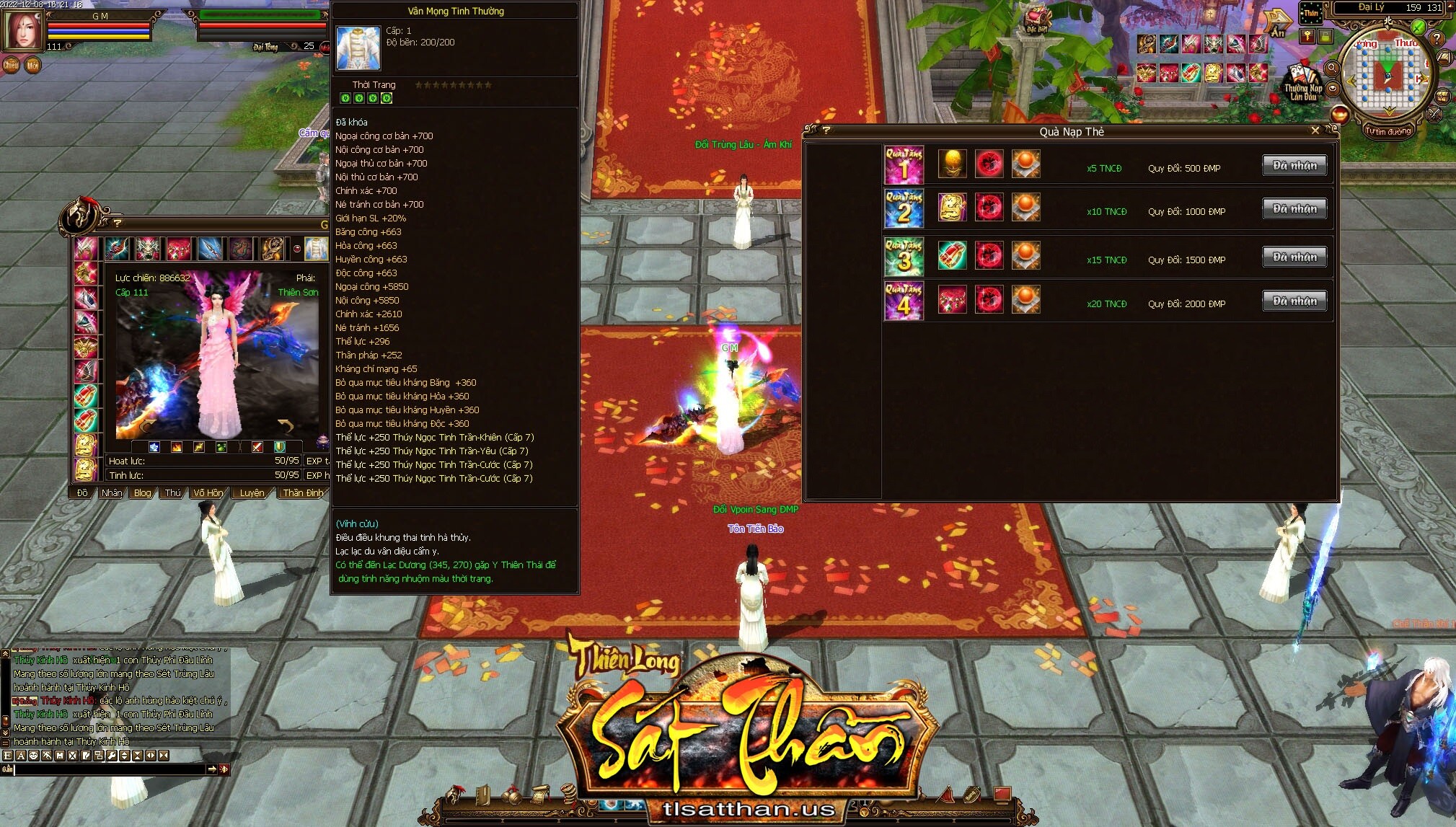Click Đã nhận button for gift 1
The height and width of the screenshot is (827, 1456).
1294,166
